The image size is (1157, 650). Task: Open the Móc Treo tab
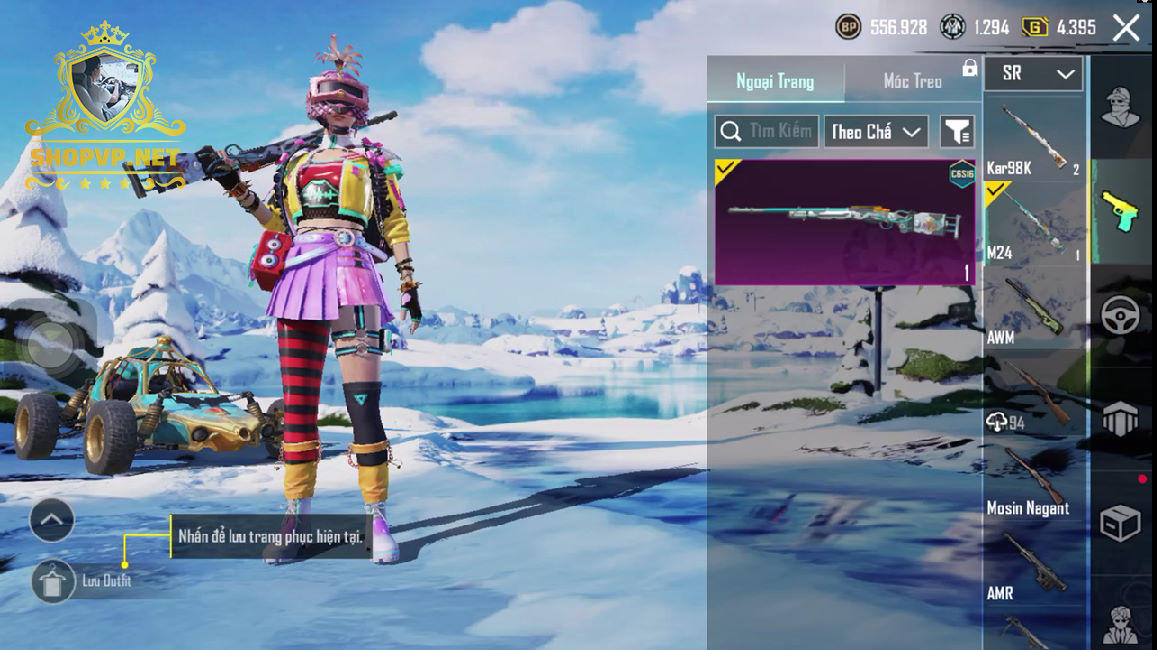[912, 81]
